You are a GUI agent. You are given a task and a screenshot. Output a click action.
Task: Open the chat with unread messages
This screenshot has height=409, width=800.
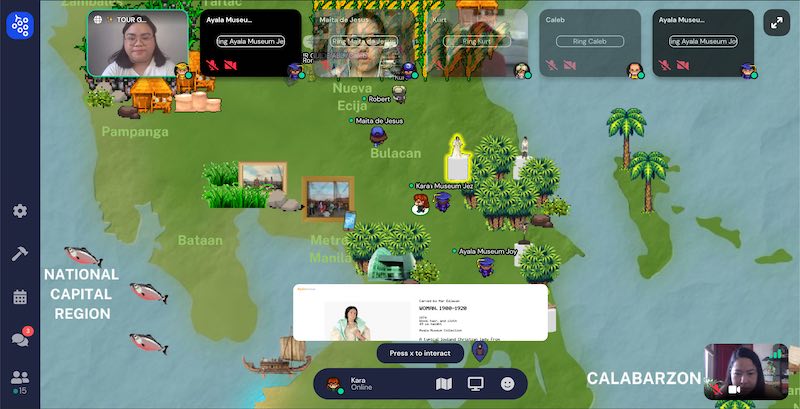[x=20, y=339]
